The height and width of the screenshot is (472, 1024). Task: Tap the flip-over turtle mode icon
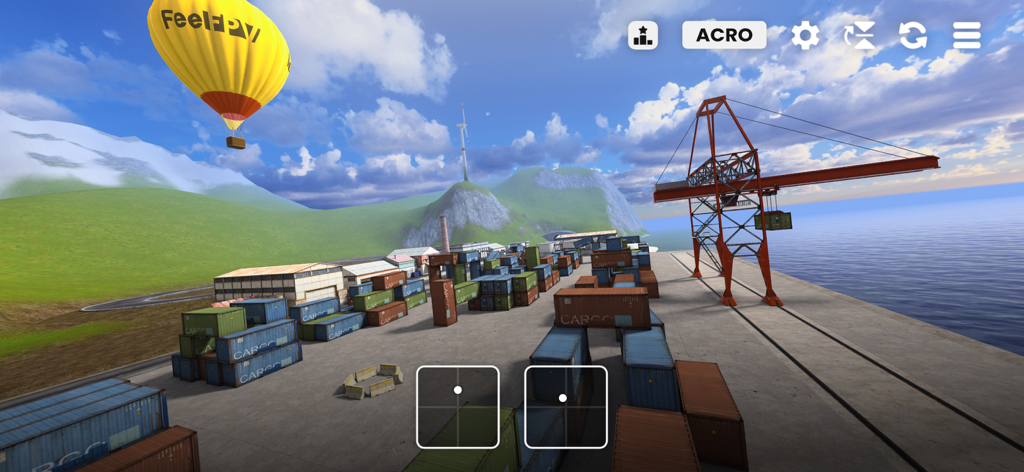click(859, 36)
